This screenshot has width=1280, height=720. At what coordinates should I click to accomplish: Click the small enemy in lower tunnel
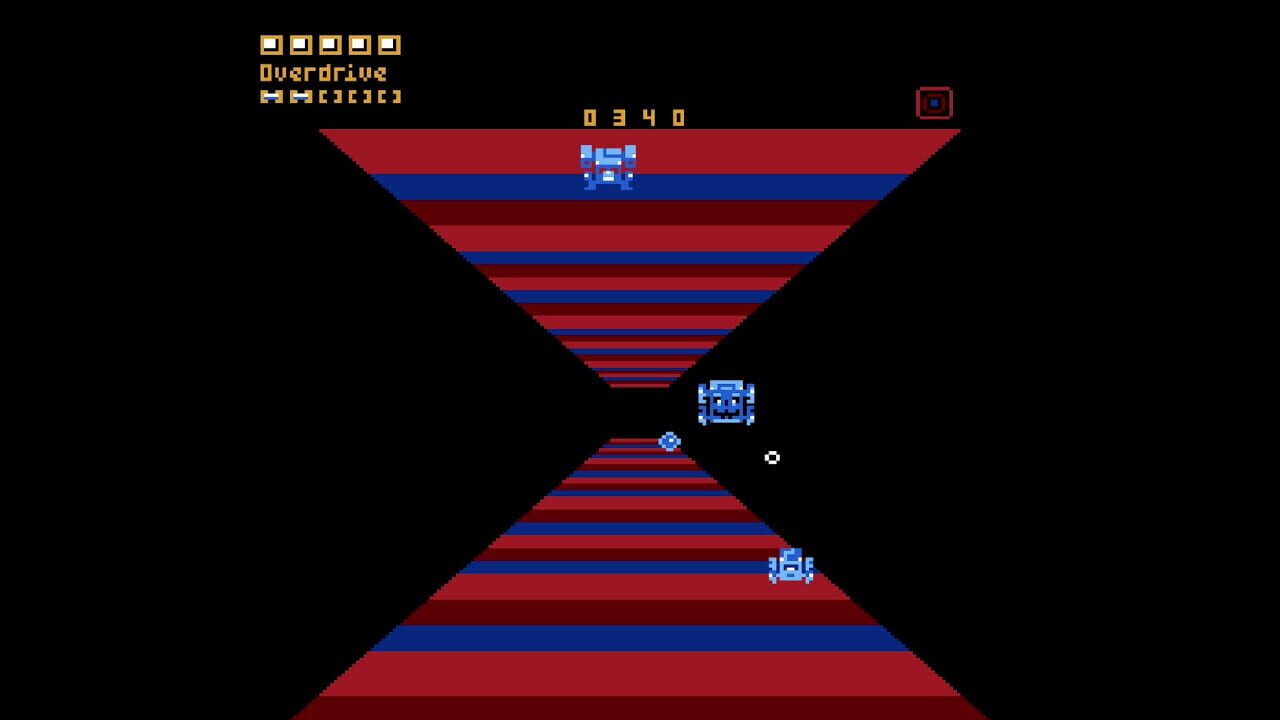(x=789, y=568)
